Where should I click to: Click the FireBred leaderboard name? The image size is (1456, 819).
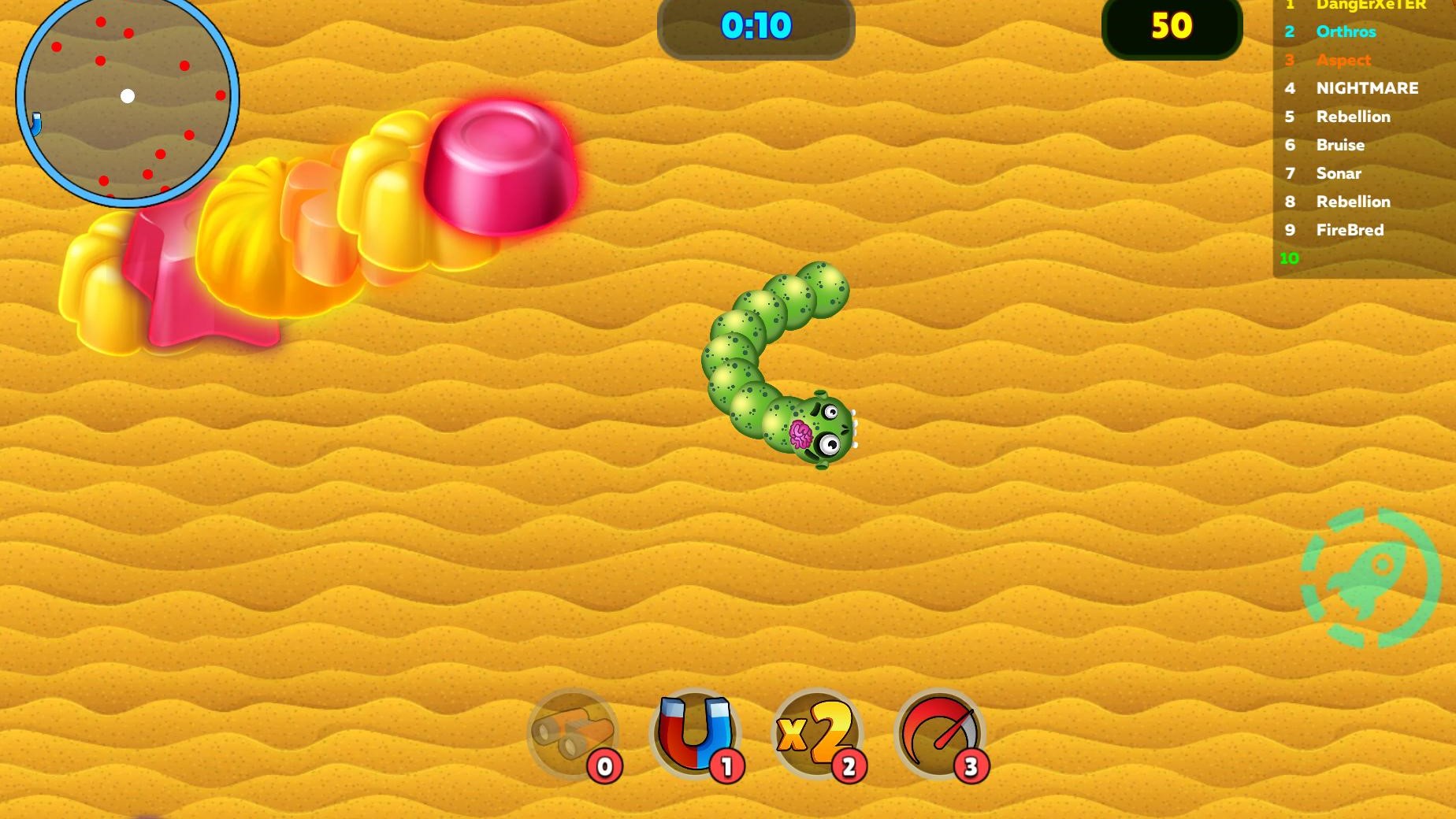[x=1350, y=230]
